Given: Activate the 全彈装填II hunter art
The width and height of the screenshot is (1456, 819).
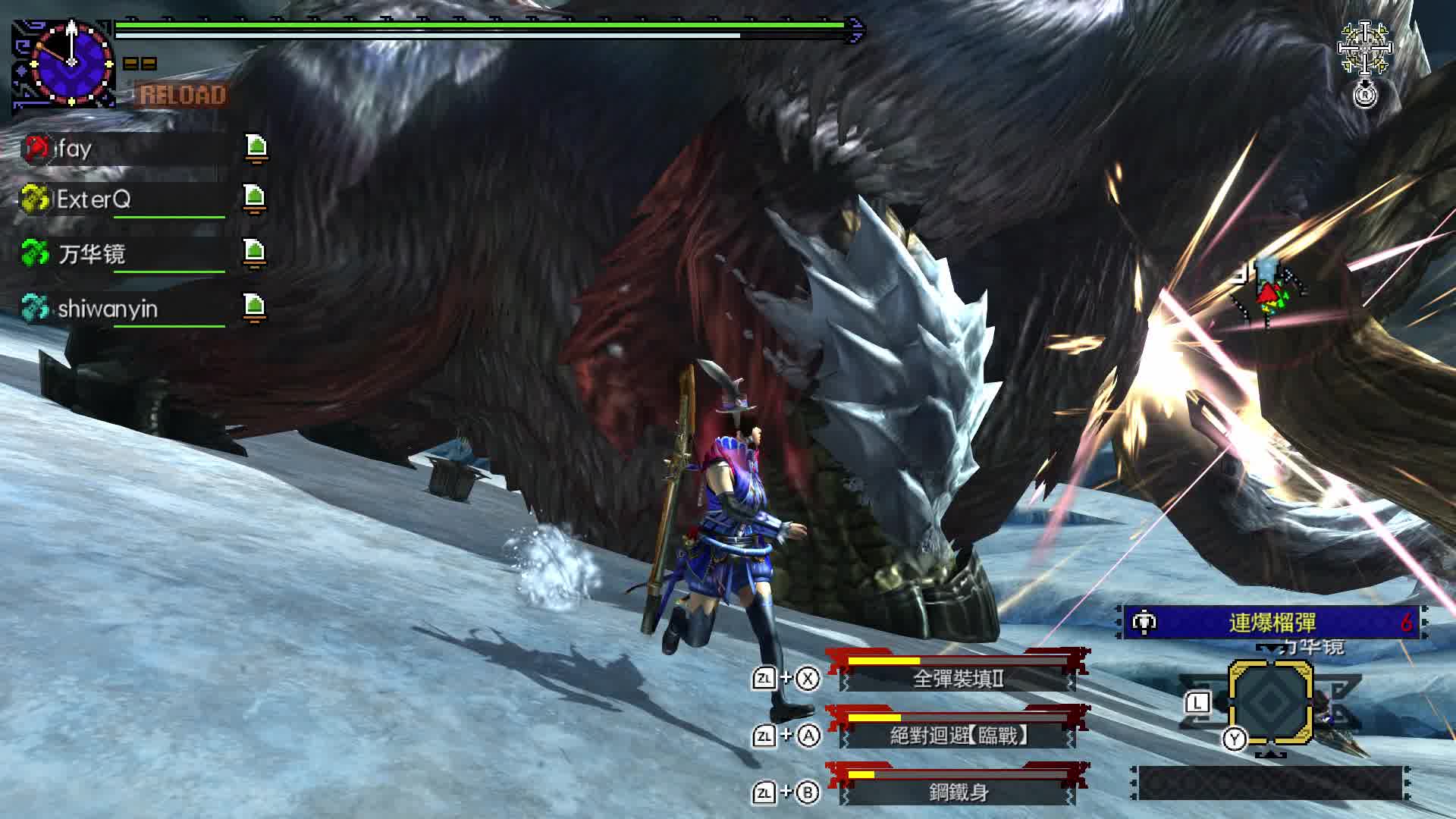Looking at the screenshot, I should tap(958, 677).
